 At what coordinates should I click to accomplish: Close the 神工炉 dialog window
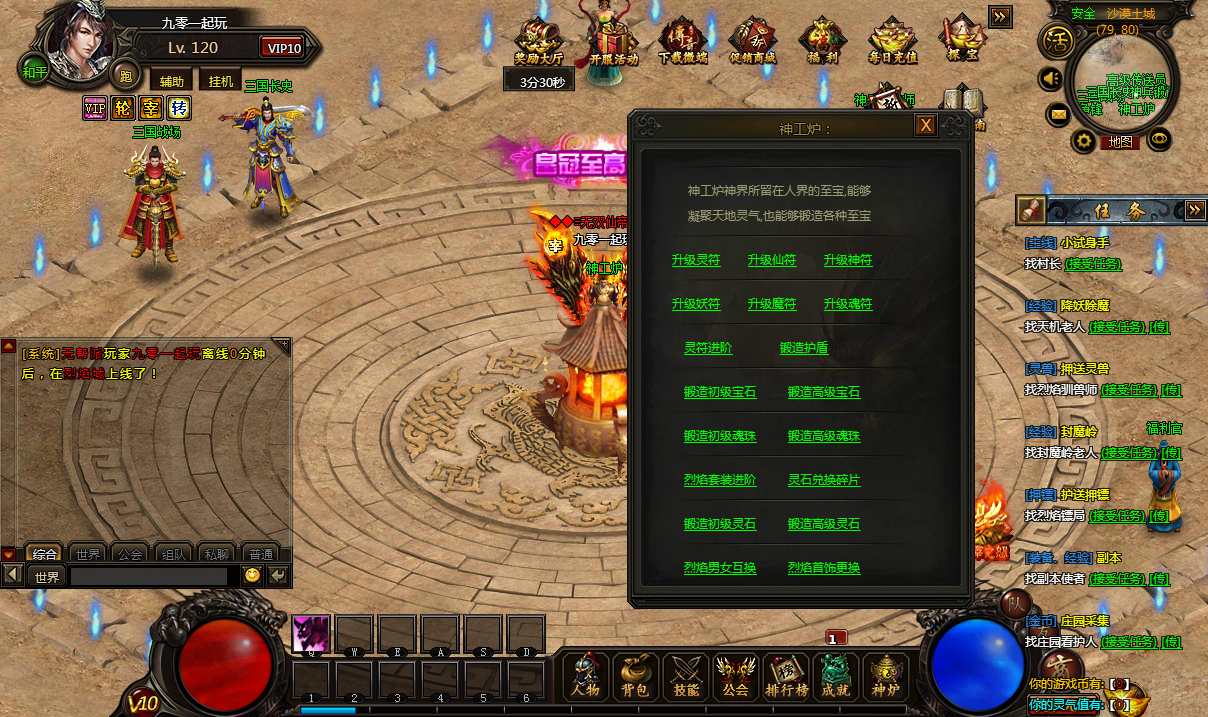pos(926,125)
